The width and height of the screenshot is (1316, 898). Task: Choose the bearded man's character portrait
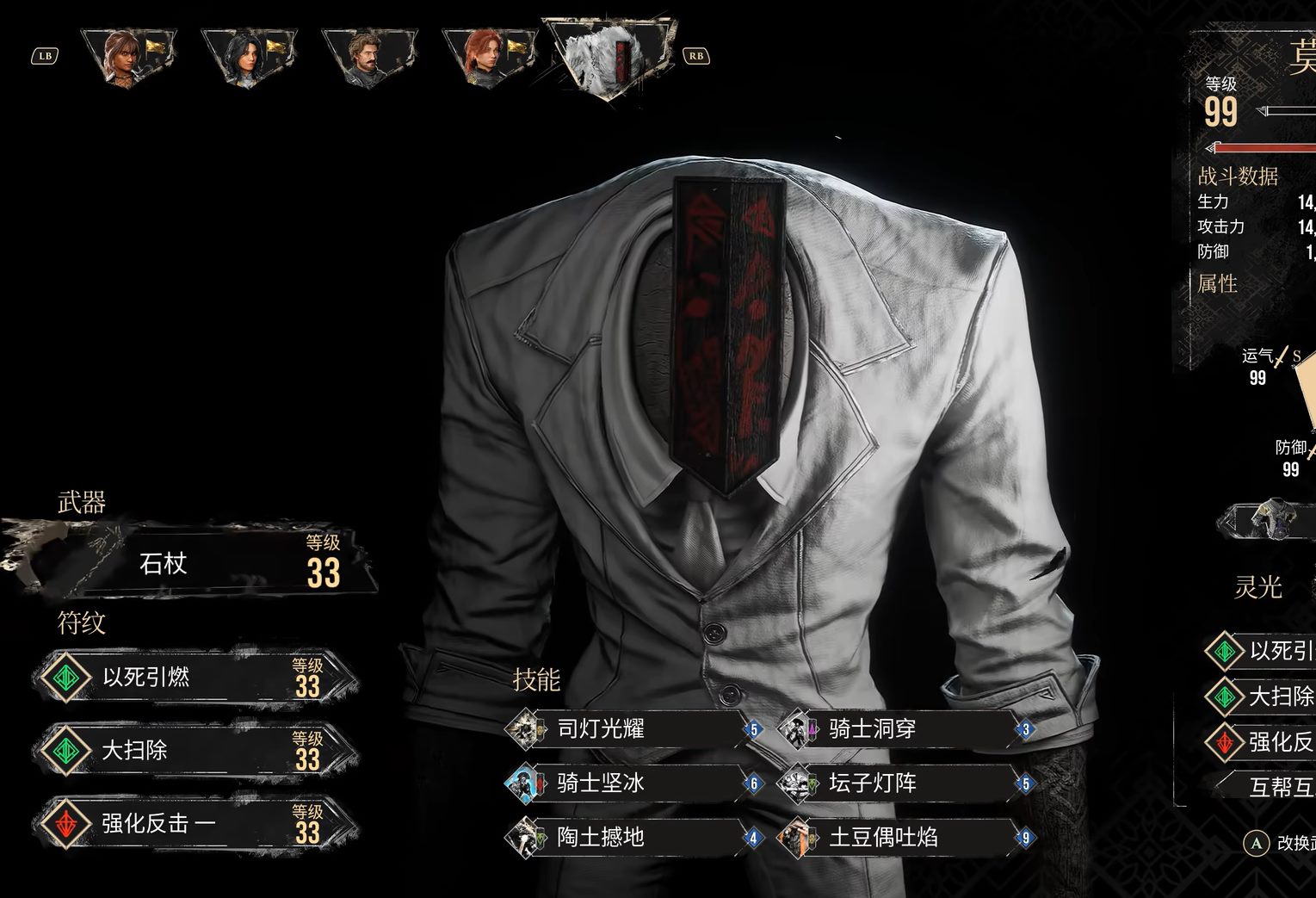(x=368, y=57)
